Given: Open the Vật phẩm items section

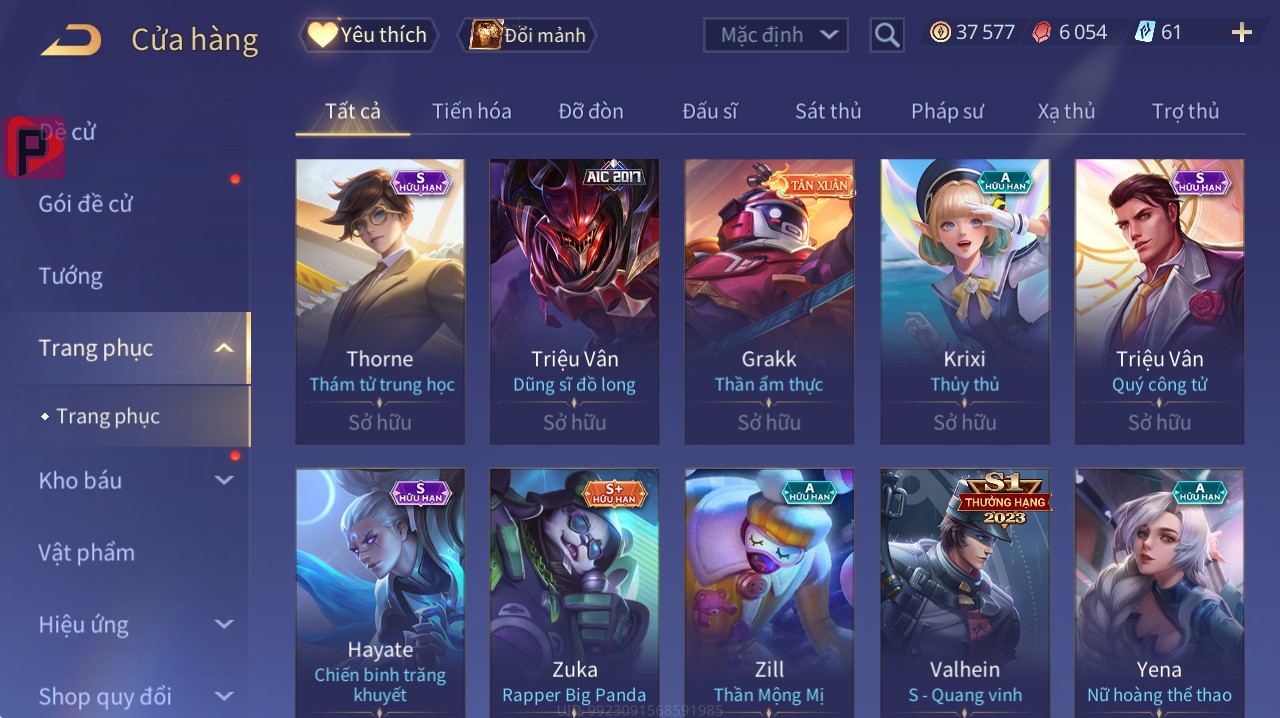Looking at the screenshot, I should 87,552.
